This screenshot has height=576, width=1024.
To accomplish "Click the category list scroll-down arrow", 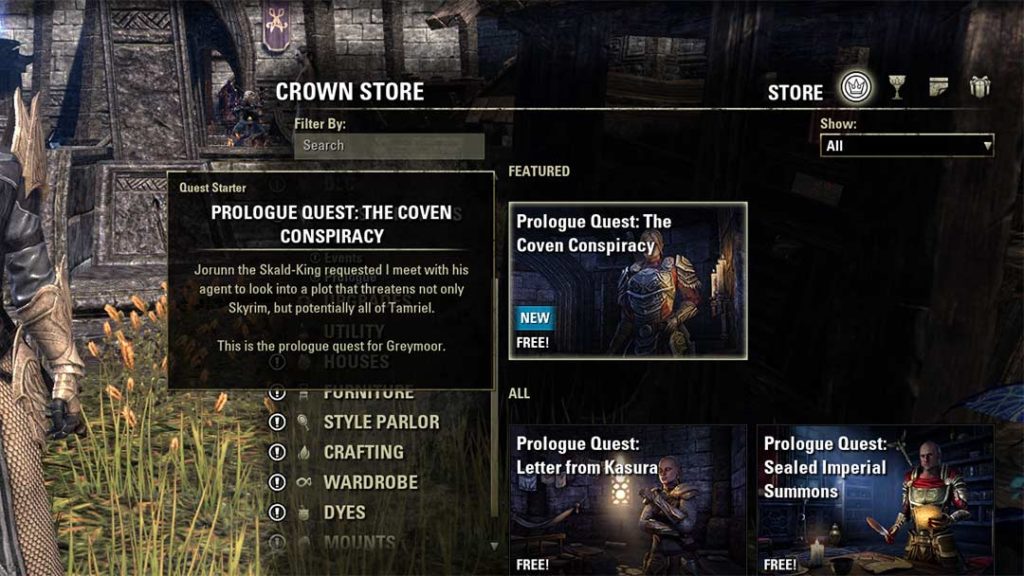I will click(x=494, y=546).
